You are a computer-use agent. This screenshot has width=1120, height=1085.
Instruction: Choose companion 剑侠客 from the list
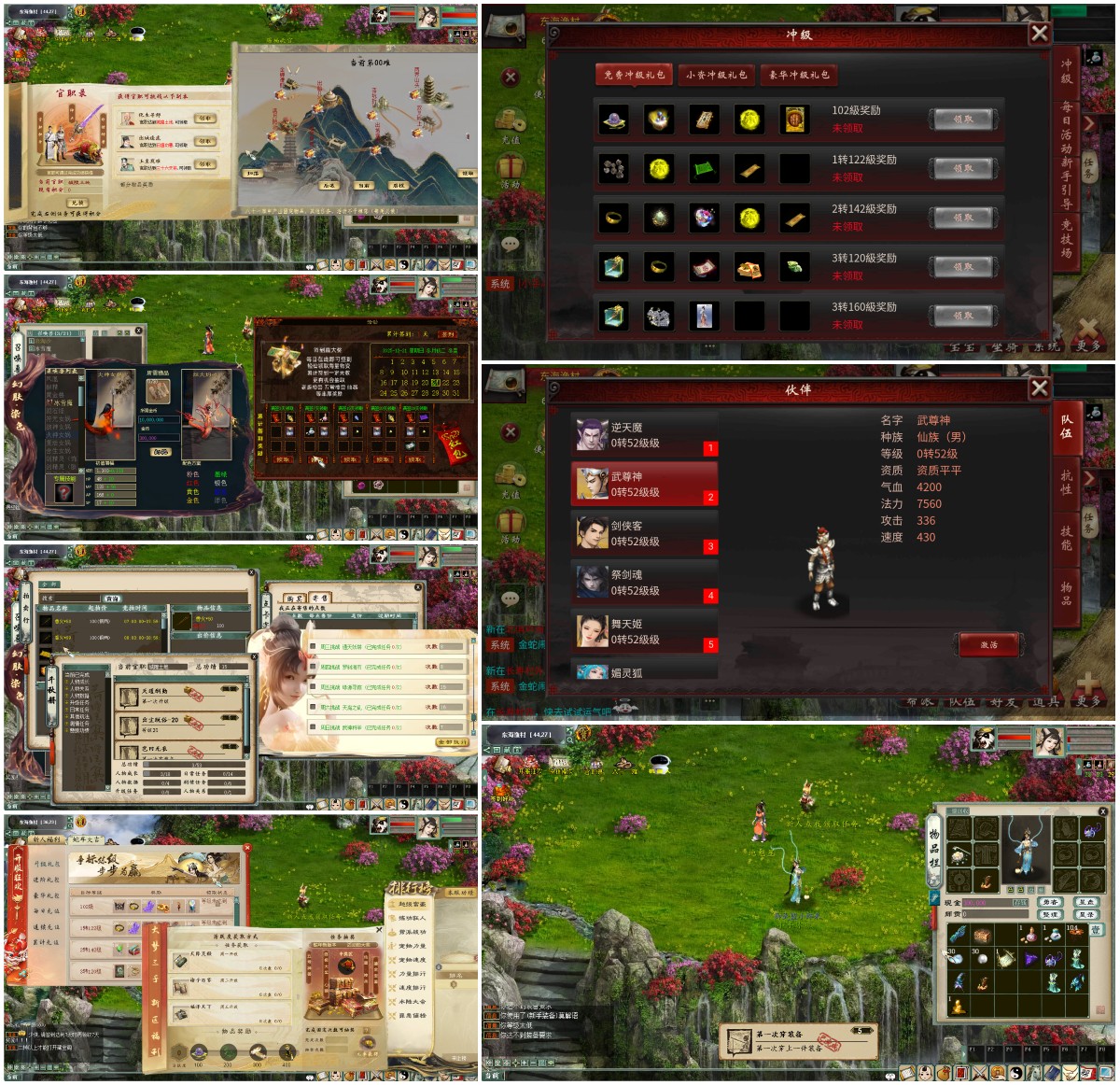[x=644, y=534]
